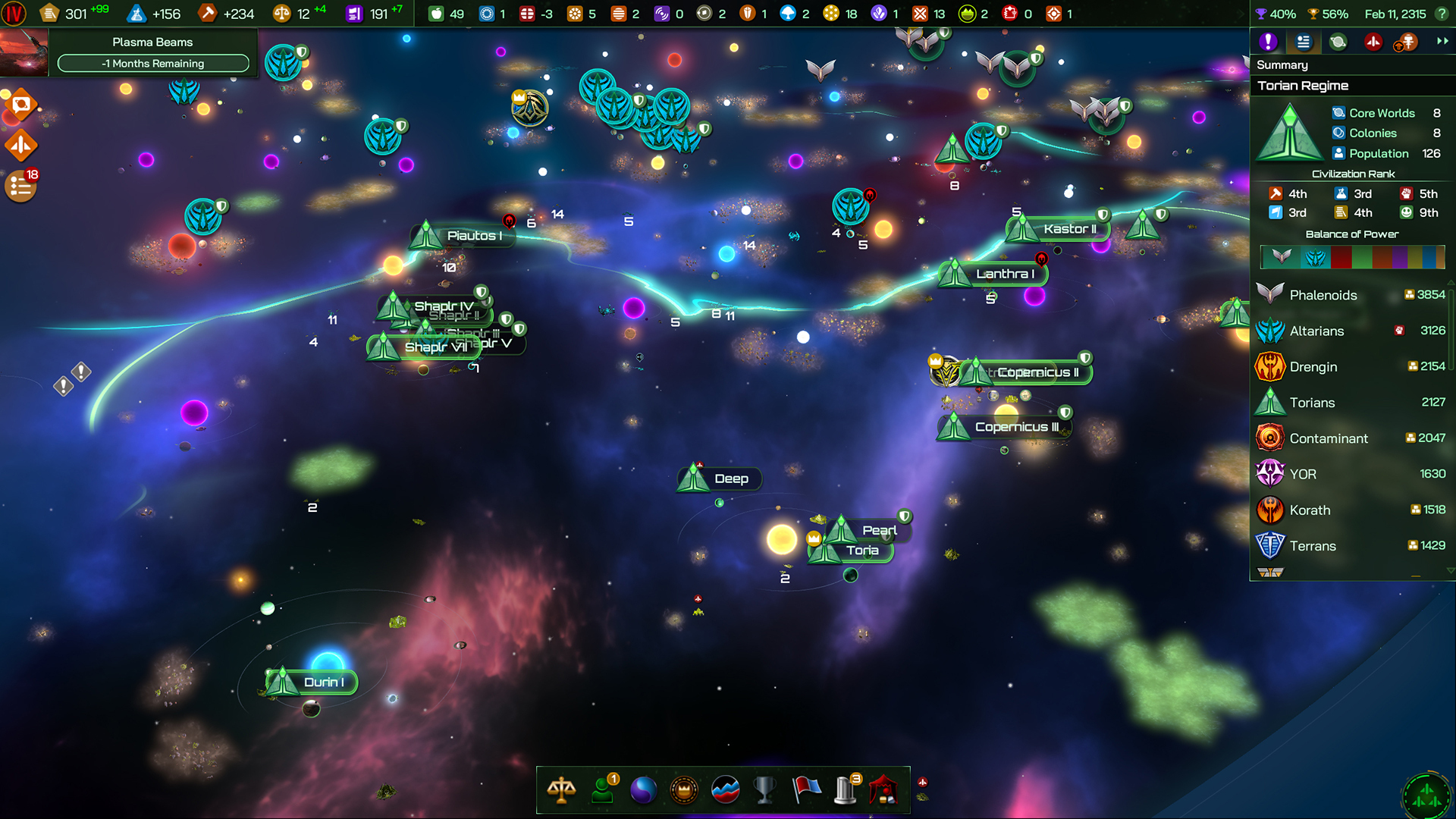Open the silver trophy icon

(x=764, y=789)
